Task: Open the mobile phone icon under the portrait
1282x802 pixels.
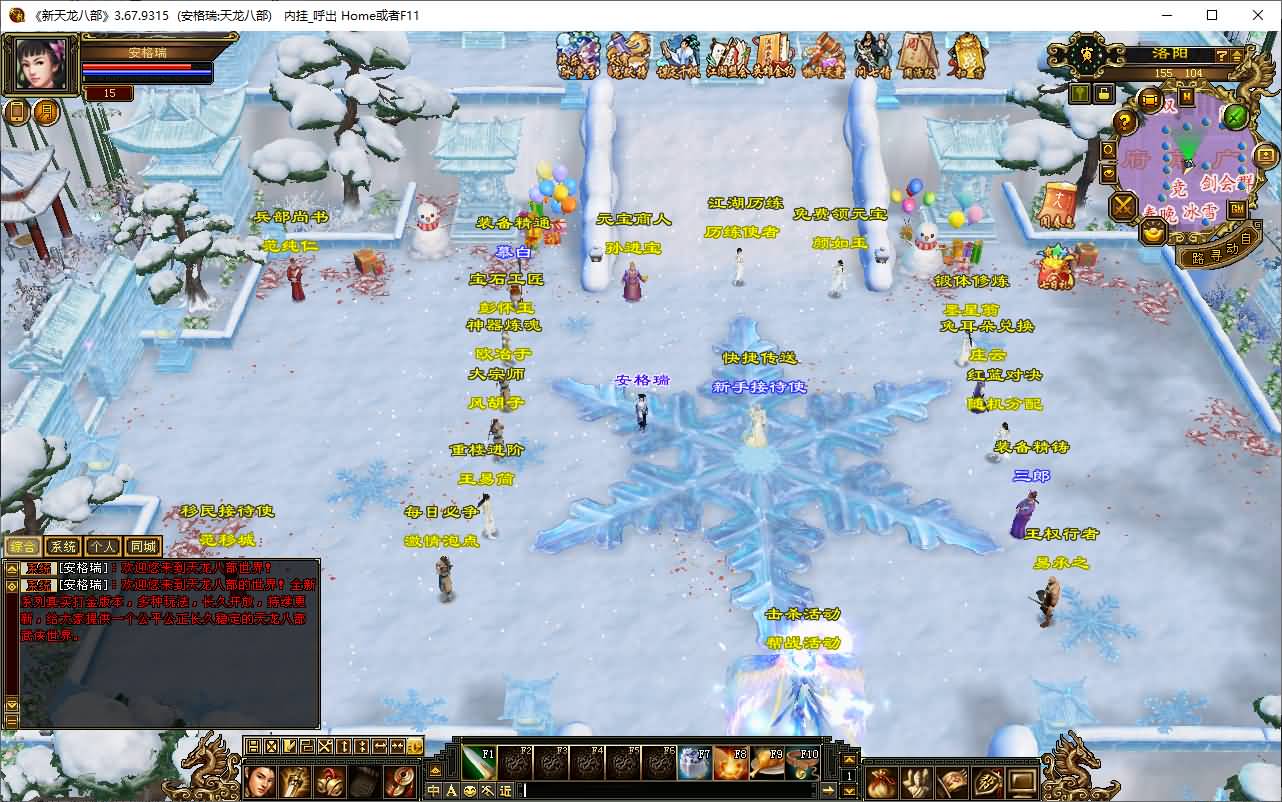Action: point(17,112)
